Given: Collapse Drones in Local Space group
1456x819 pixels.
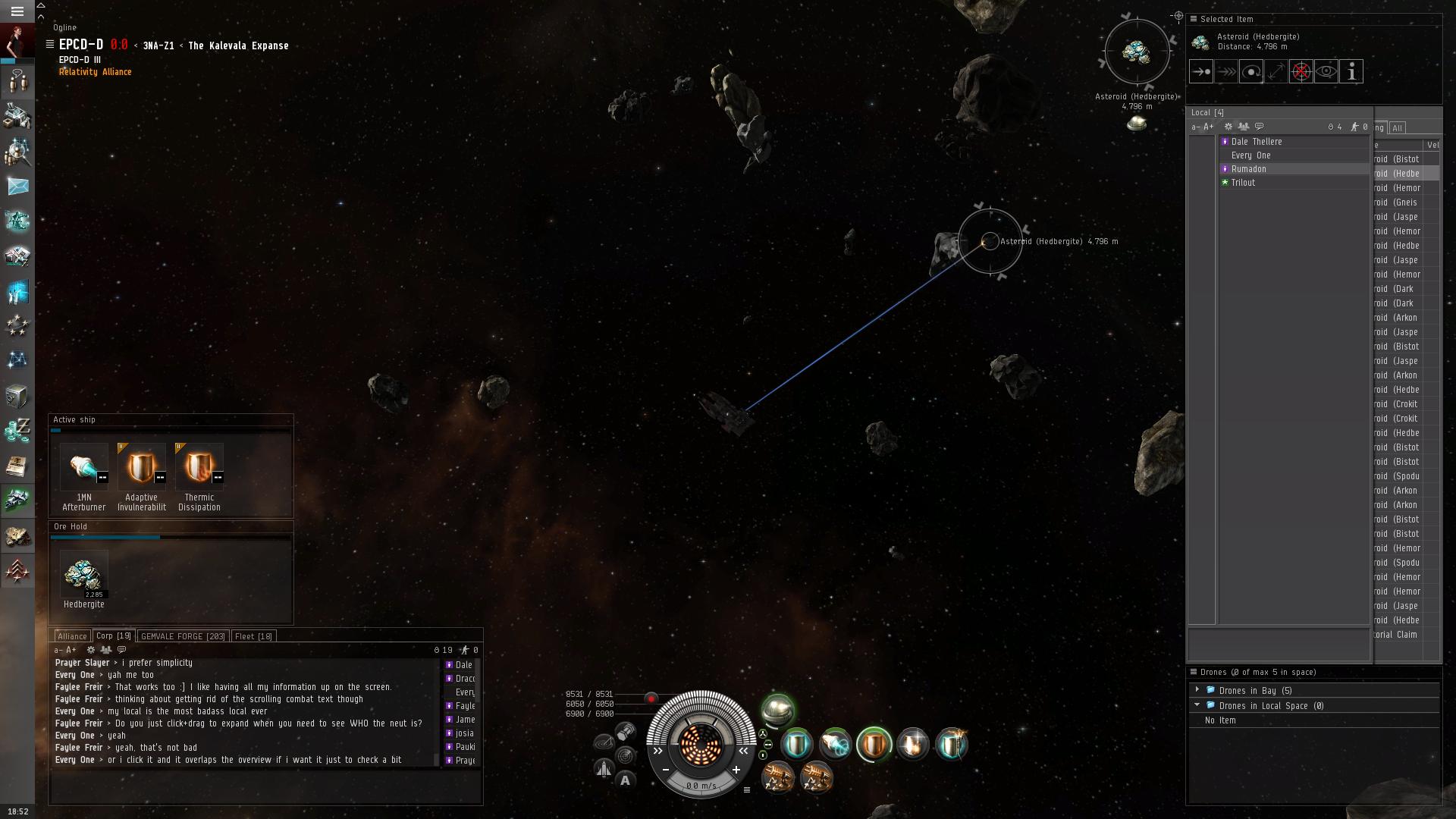Looking at the screenshot, I should pyautogui.click(x=1197, y=705).
